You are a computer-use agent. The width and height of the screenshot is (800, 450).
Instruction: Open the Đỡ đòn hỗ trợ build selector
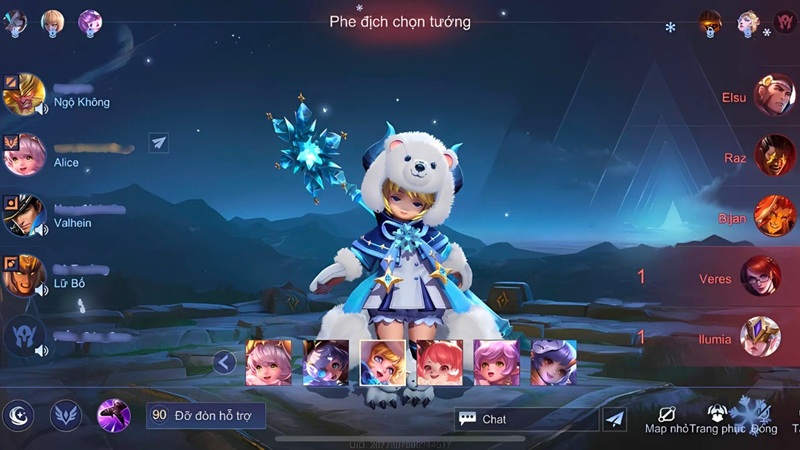[x=206, y=415]
